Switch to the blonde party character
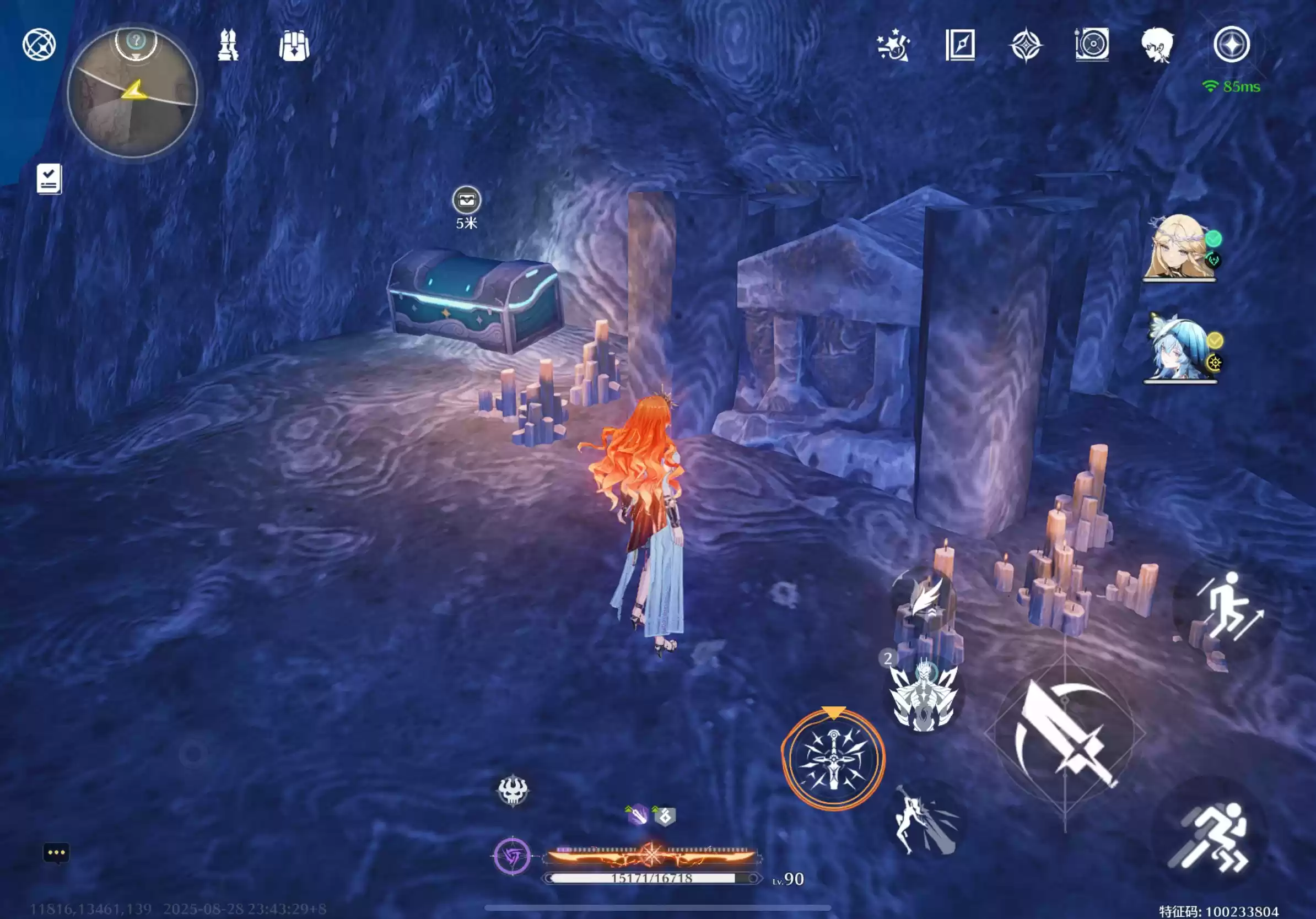 [x=1178, y=247]
